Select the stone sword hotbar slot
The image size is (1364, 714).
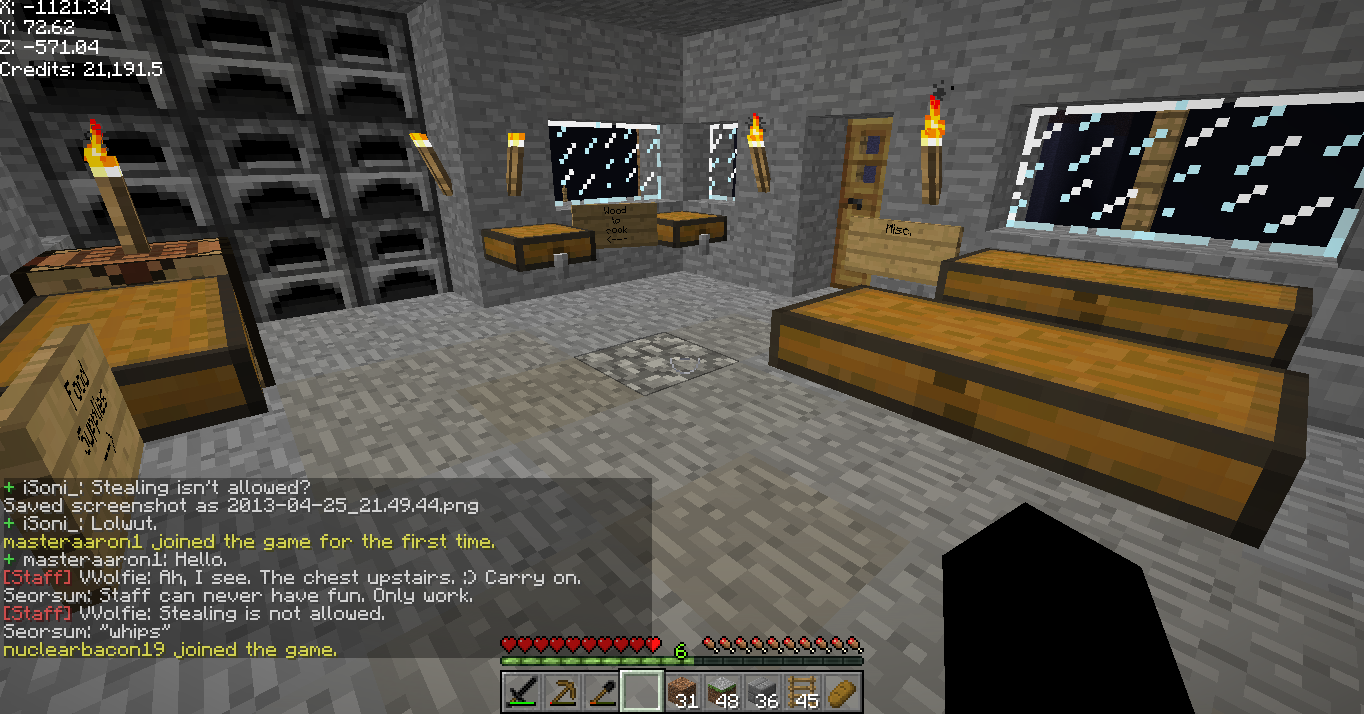(521, 691)
